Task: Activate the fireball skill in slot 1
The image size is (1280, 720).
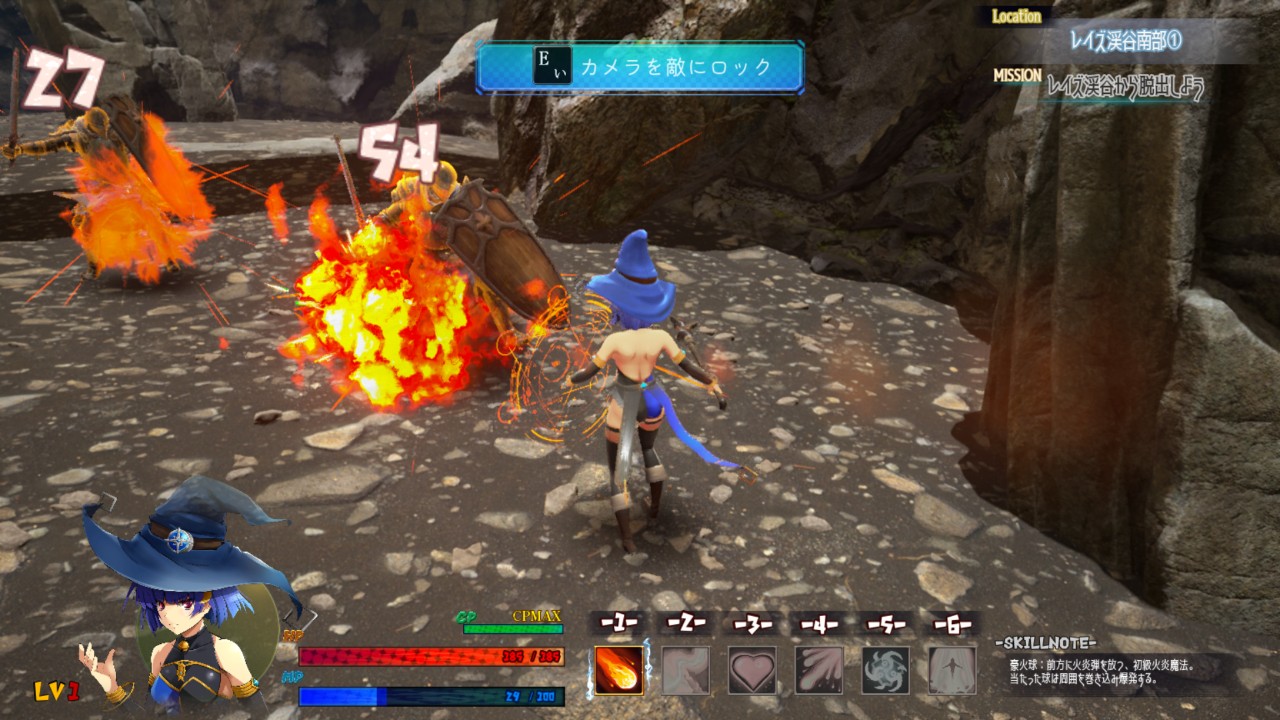Action: tap(619, 670)
